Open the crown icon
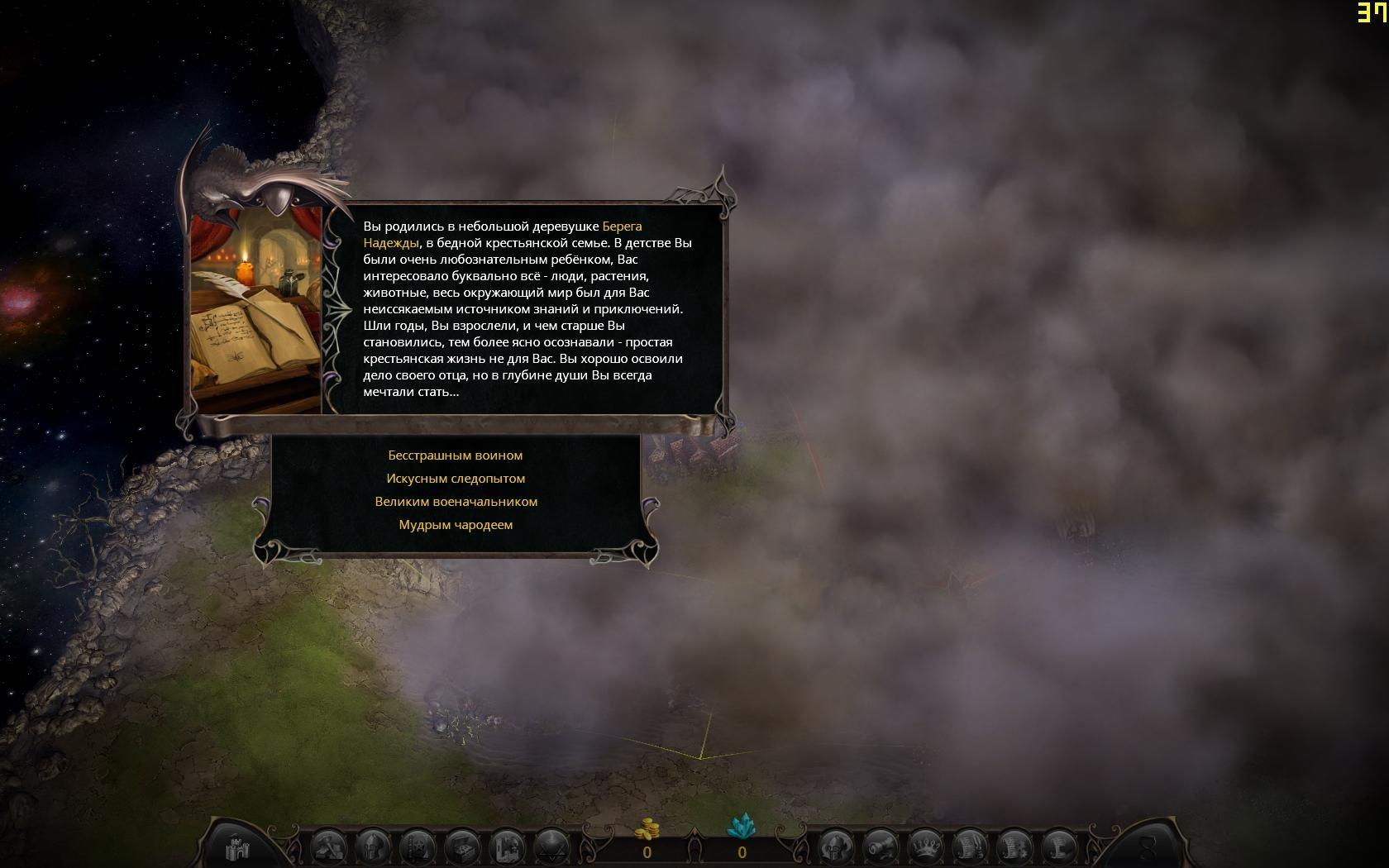 point(925,847)
